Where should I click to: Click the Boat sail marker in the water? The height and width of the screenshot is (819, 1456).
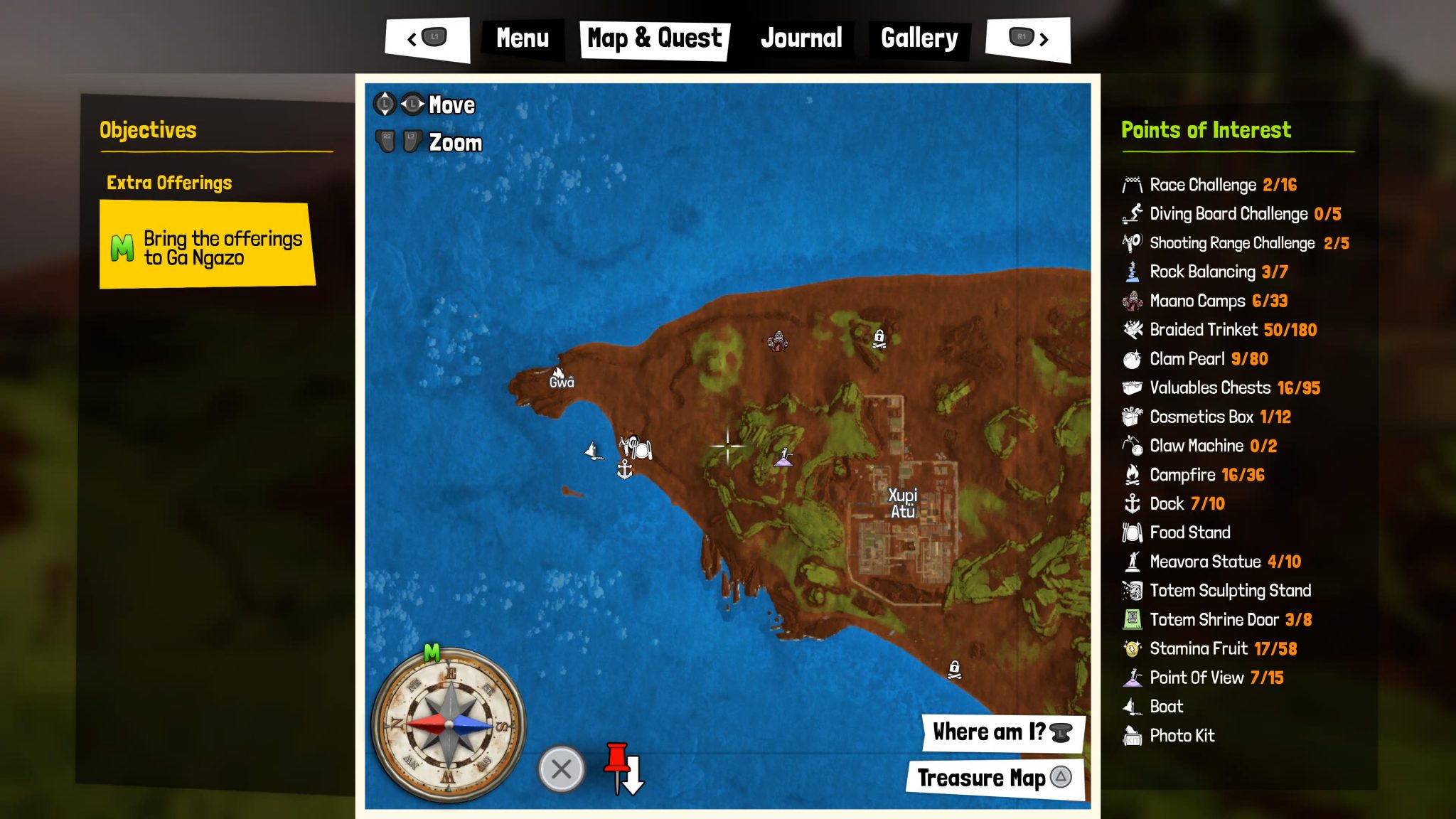(x=592, y=450)
